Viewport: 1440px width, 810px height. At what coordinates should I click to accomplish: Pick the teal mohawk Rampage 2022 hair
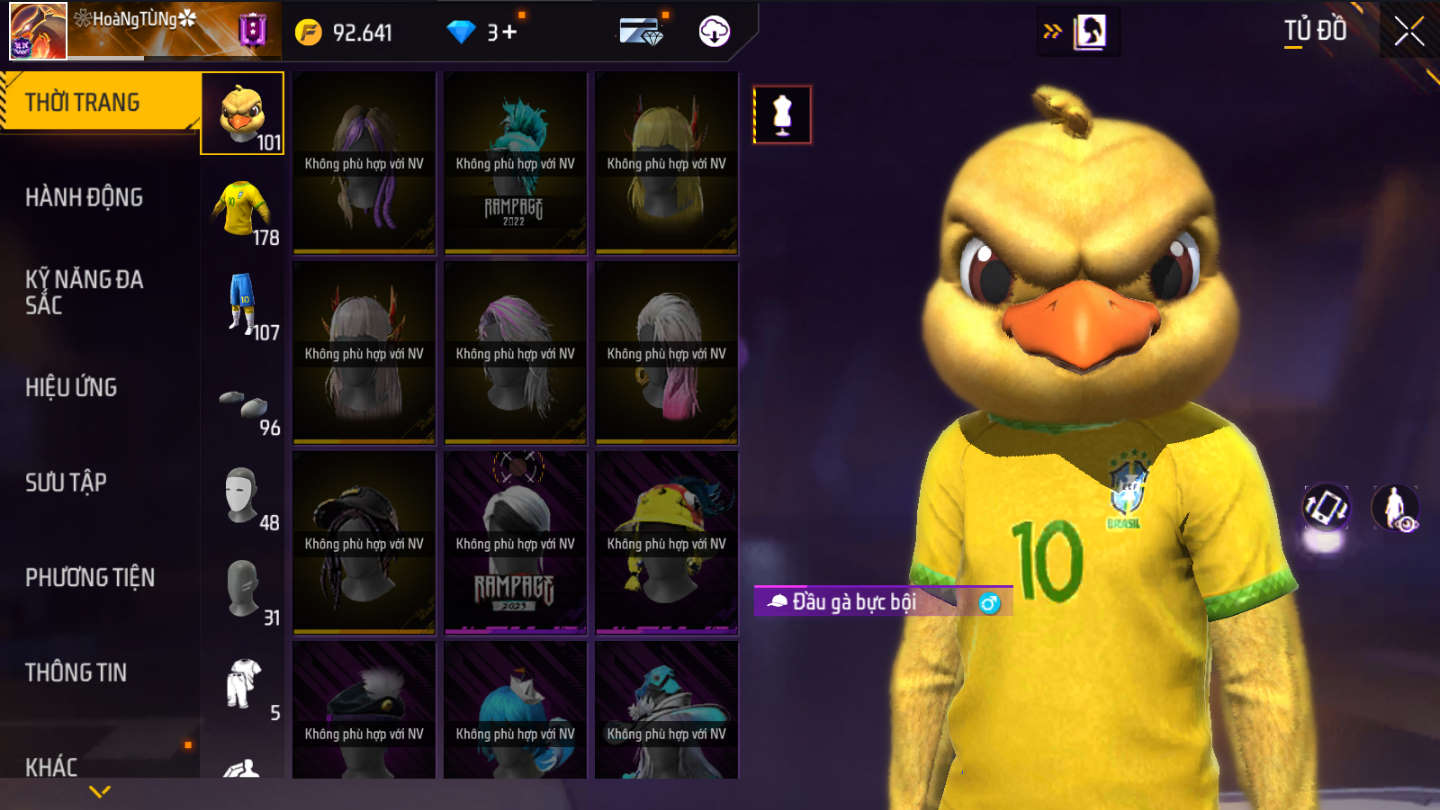pos(515,162)
